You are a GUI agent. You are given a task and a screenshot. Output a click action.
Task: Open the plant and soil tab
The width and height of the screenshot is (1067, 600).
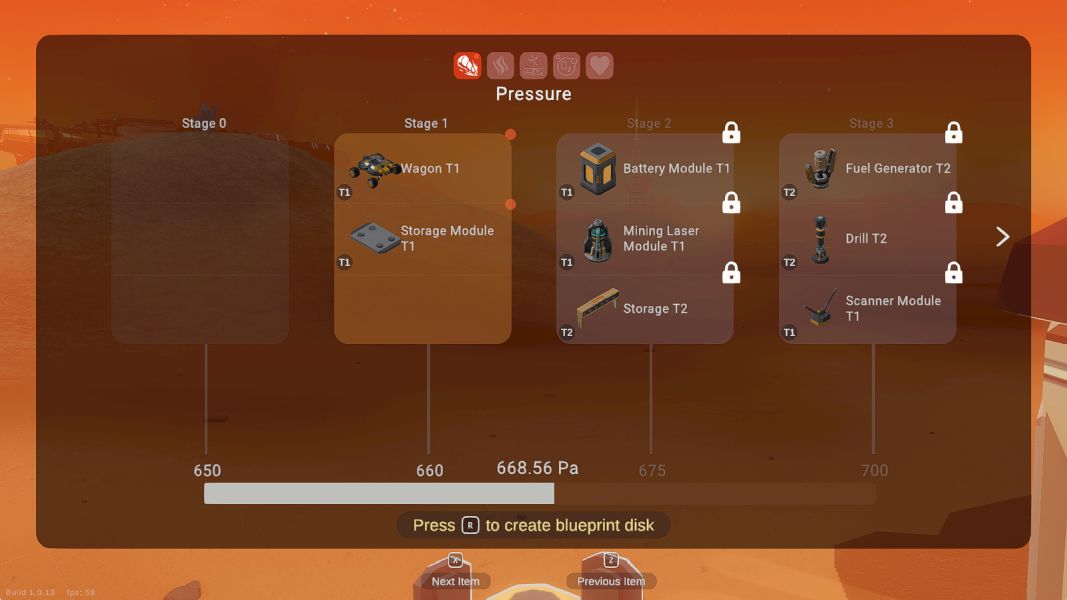(533, 66)
